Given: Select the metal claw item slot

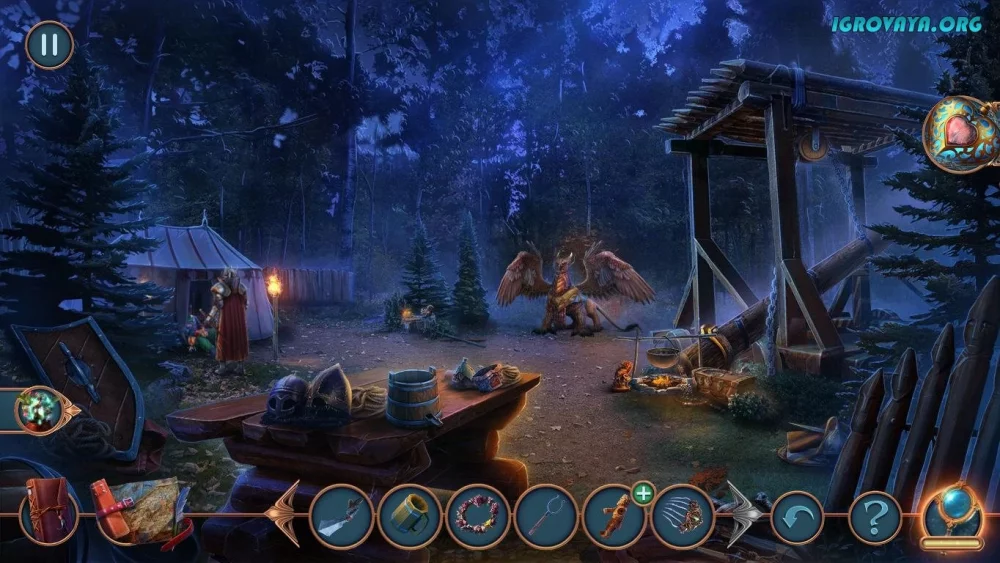Looking at the screenshot, I should point(683,516).
